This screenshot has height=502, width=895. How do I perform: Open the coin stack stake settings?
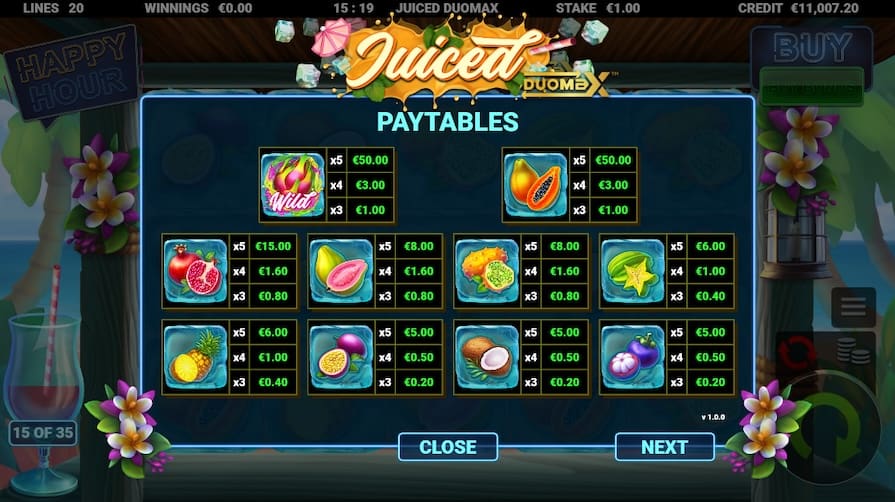(851, 354)
